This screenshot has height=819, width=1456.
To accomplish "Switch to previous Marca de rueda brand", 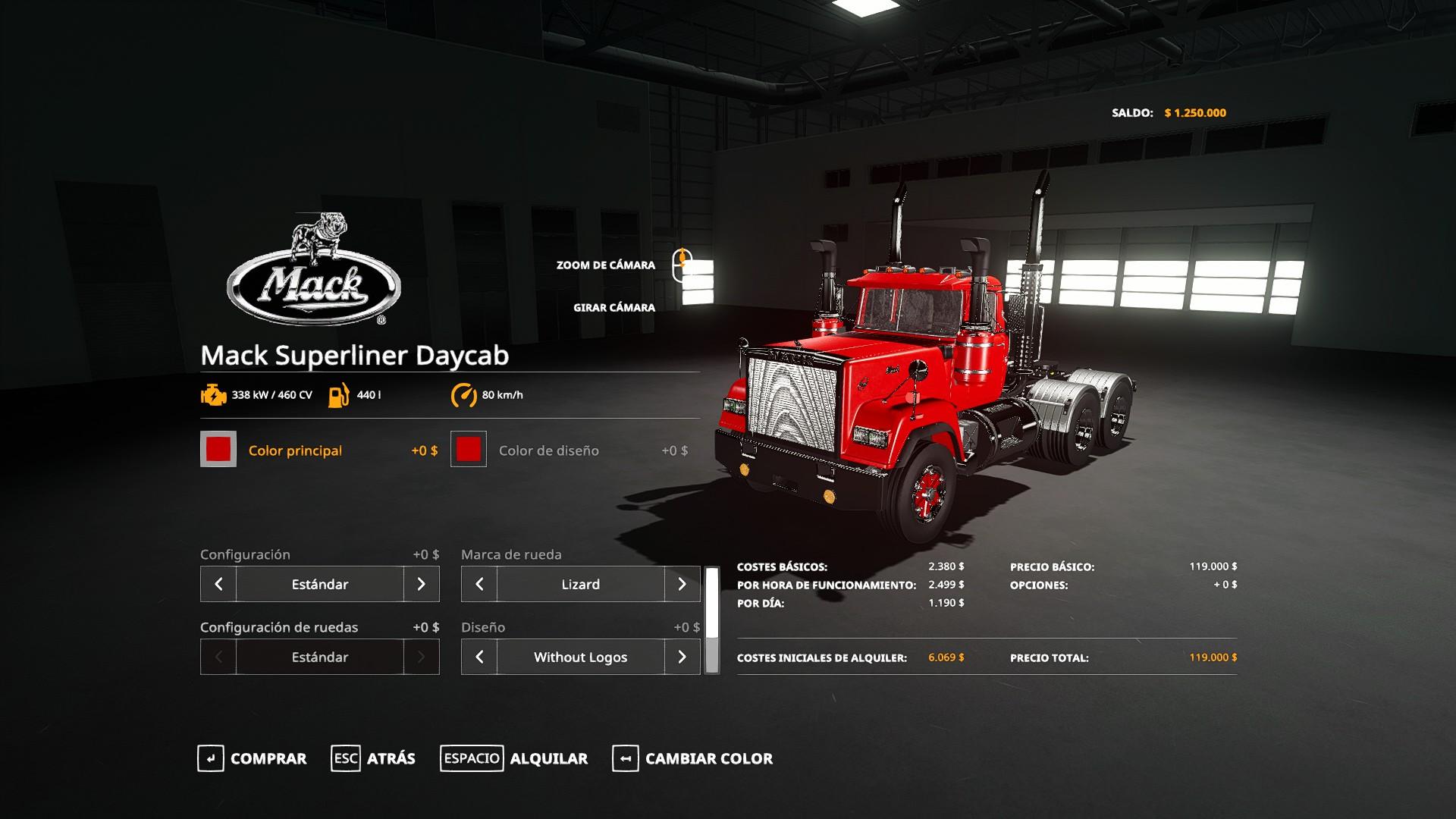I will point(479,584).
